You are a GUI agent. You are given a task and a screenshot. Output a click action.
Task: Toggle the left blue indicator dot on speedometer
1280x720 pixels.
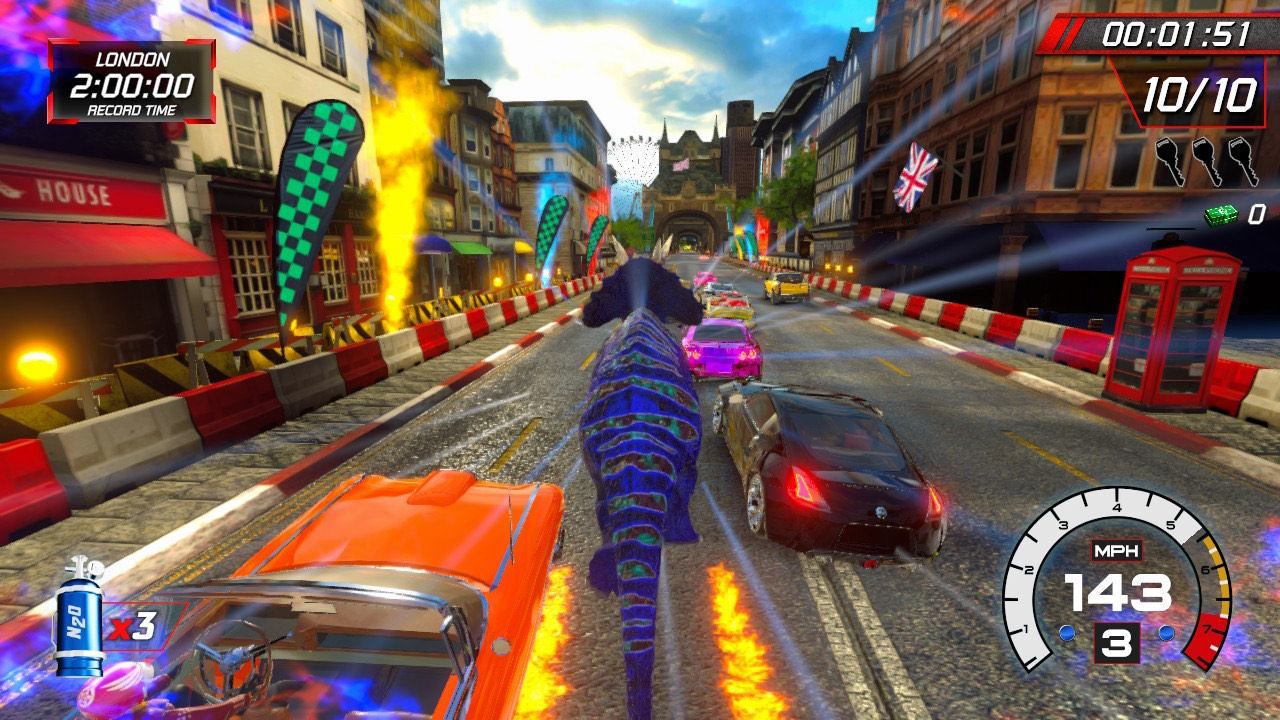[1067, 632]
